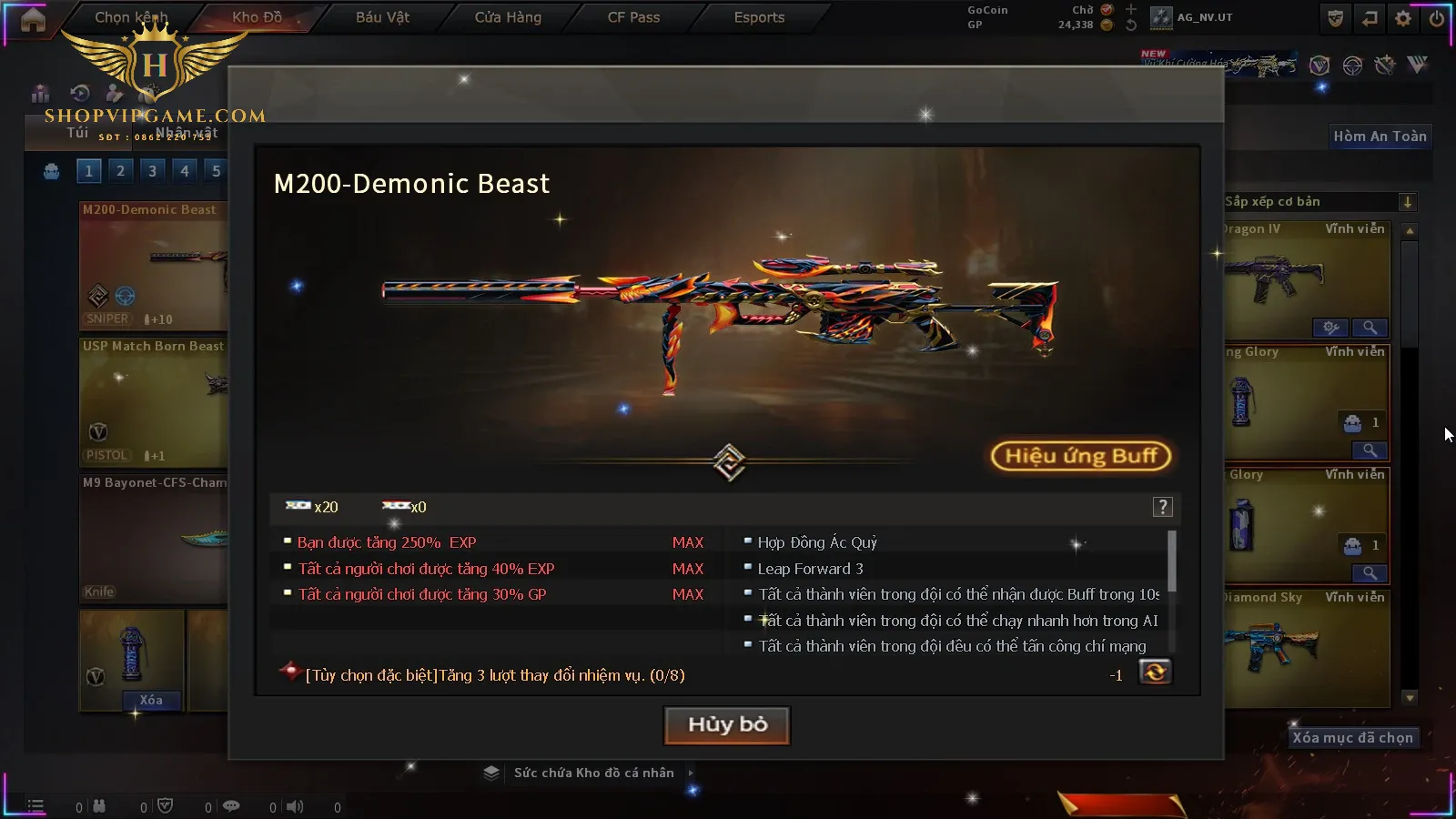Select the USP Match Born Beast slot
1456x819 pixels.
(x=153, y=402)
